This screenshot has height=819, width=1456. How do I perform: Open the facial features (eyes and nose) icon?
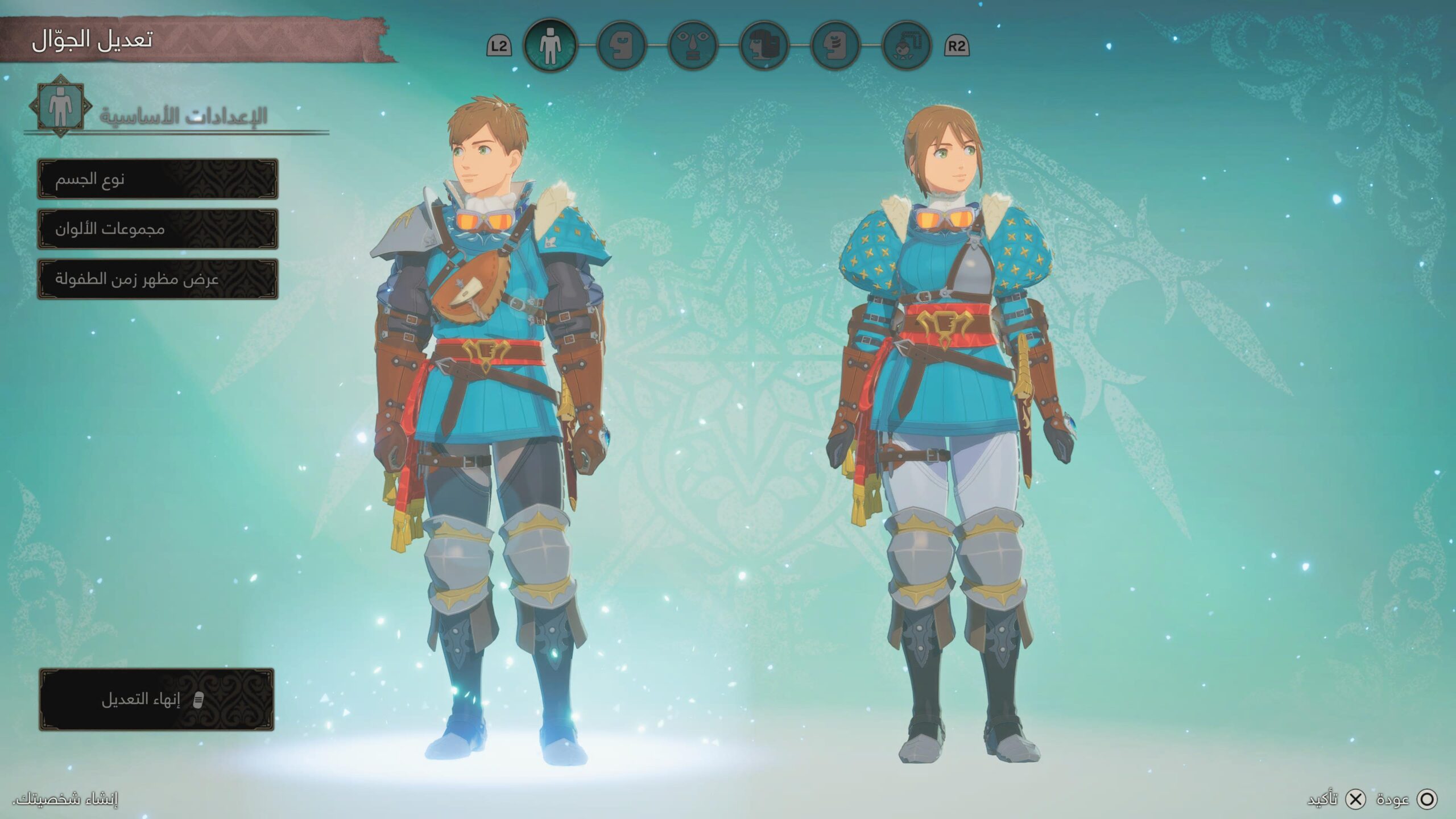click(x=693, y=47)
